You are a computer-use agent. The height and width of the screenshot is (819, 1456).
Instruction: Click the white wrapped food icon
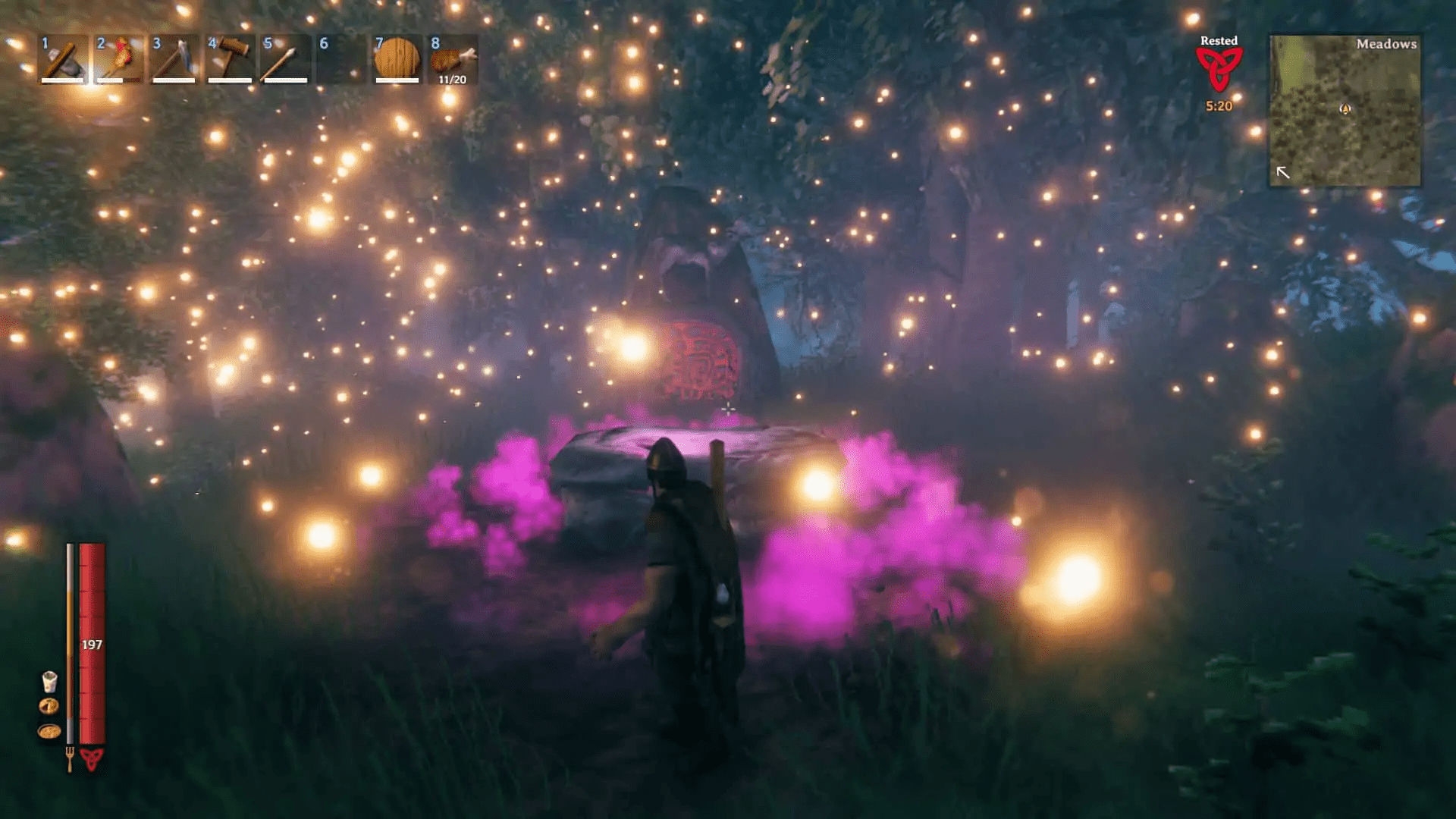tap(49, 682)
